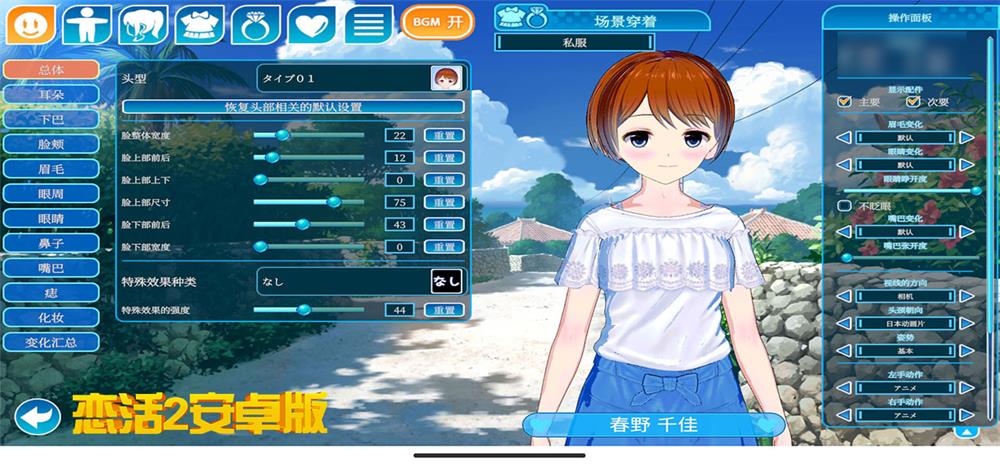Open the clothing category with the dress icon

[200, 24]
